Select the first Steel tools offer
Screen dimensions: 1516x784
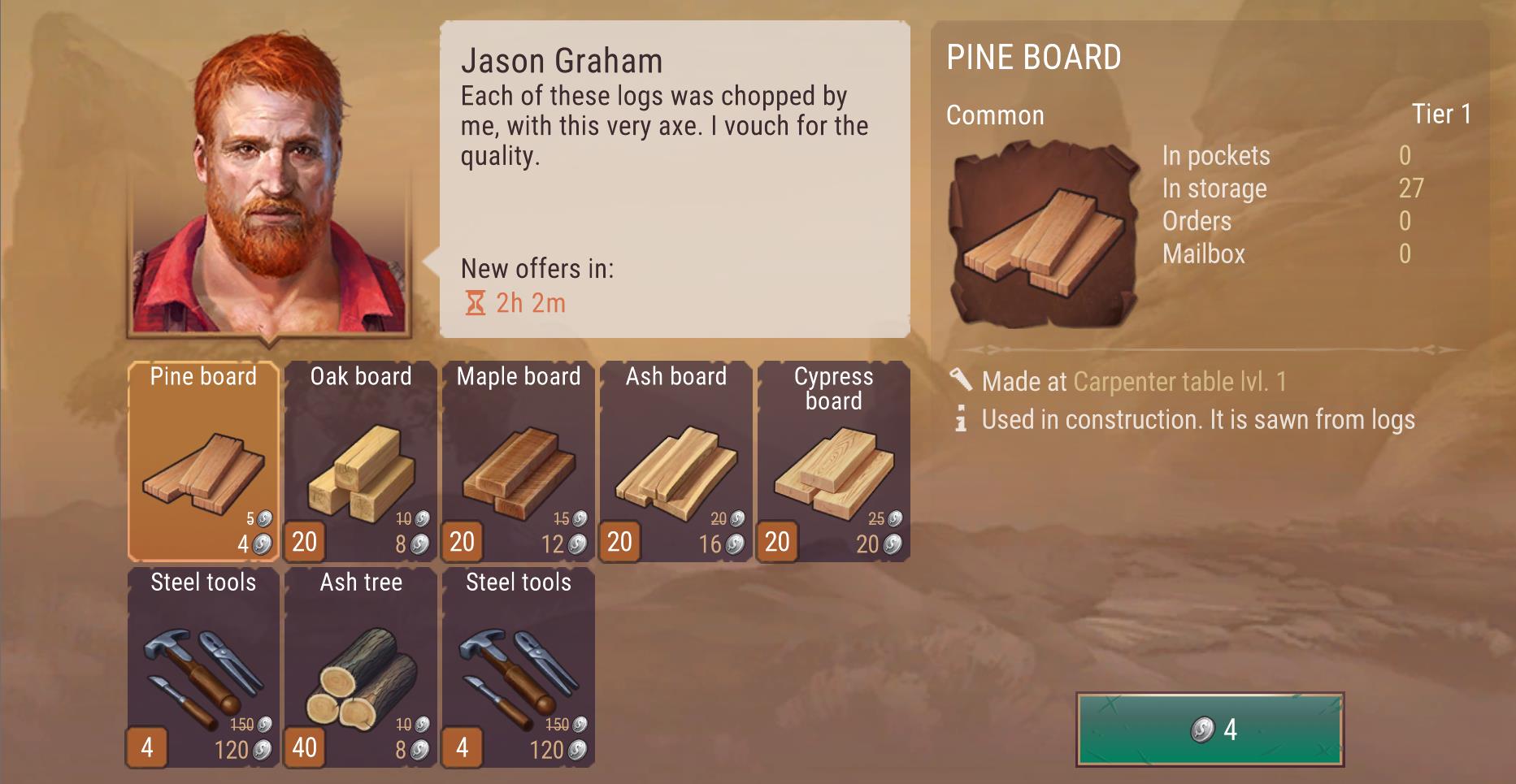tap(202, 666)
